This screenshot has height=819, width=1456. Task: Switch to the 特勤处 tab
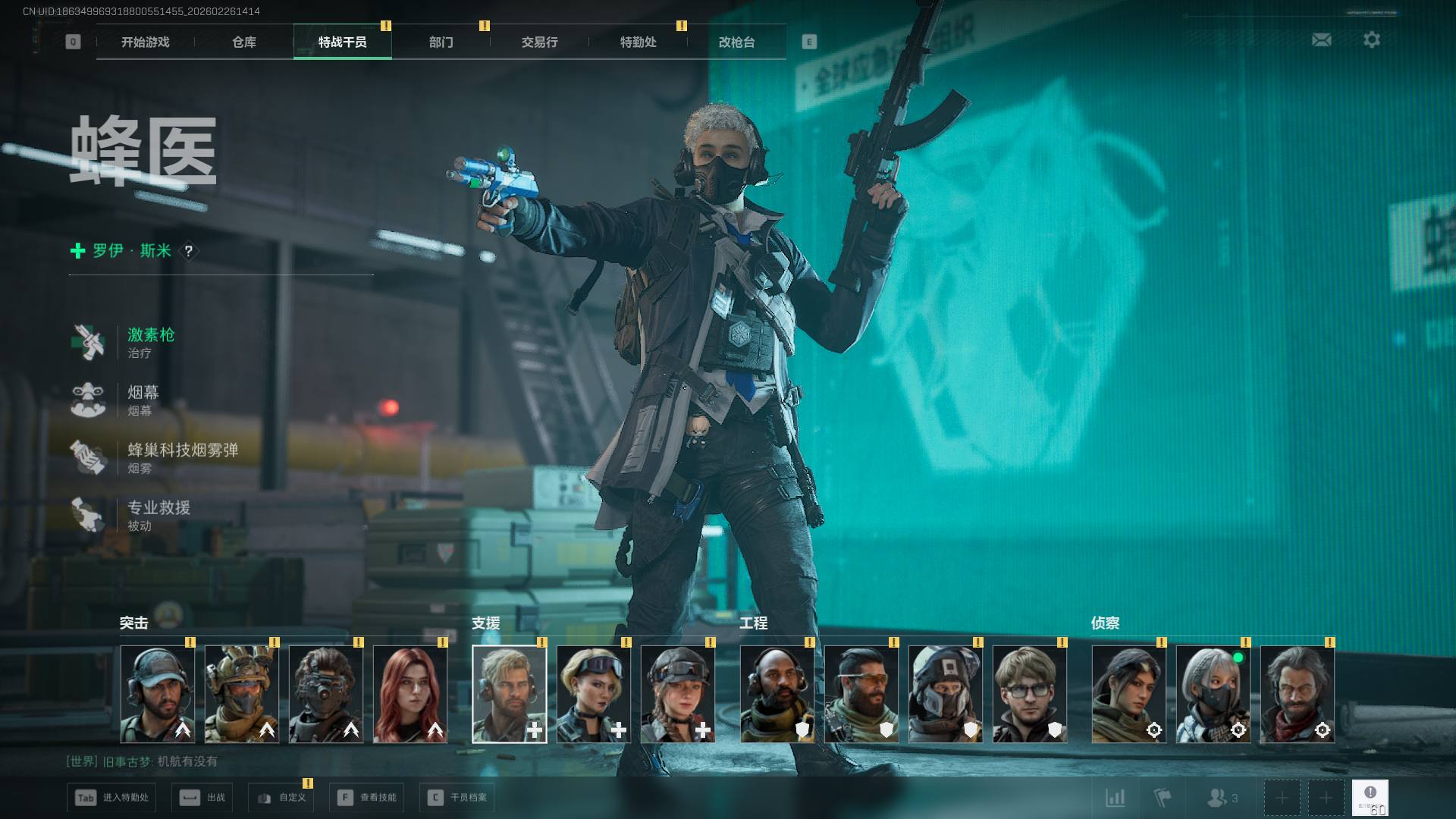[638, 42]
